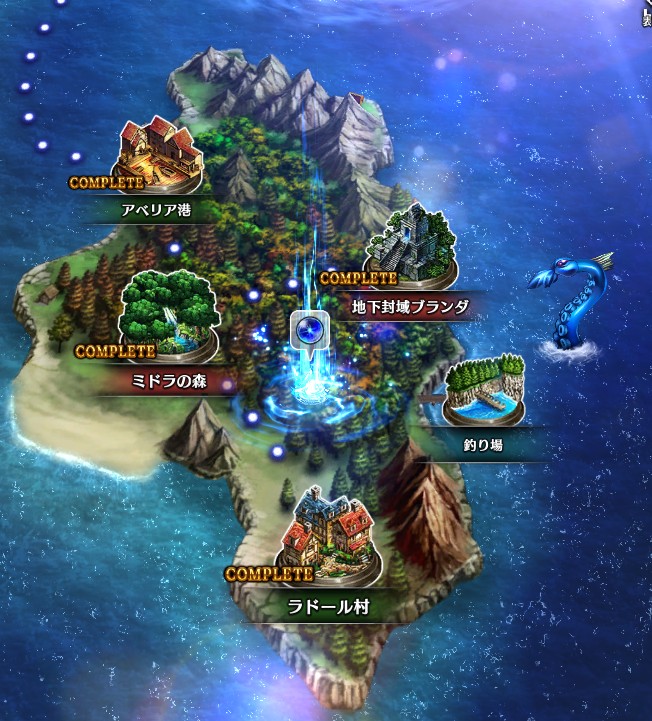Select the アベリア港 port location
The width and height of the screenshot is (652, 721).
point(158,160)
